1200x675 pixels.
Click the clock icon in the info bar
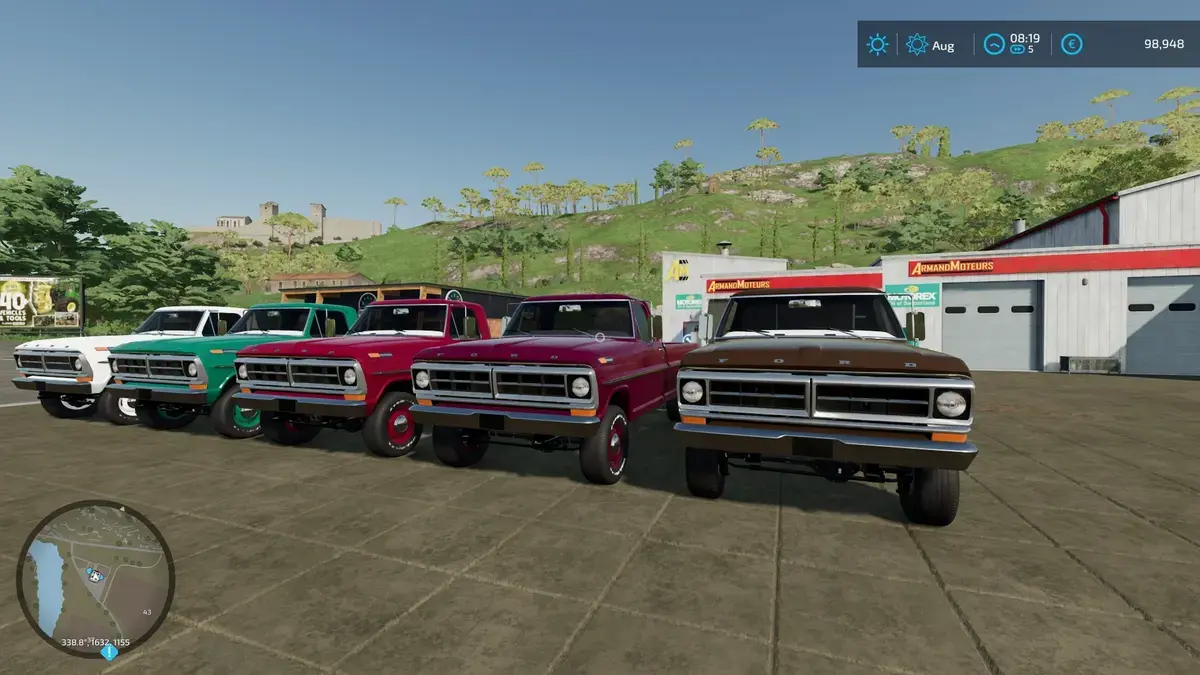coord(993,44)
